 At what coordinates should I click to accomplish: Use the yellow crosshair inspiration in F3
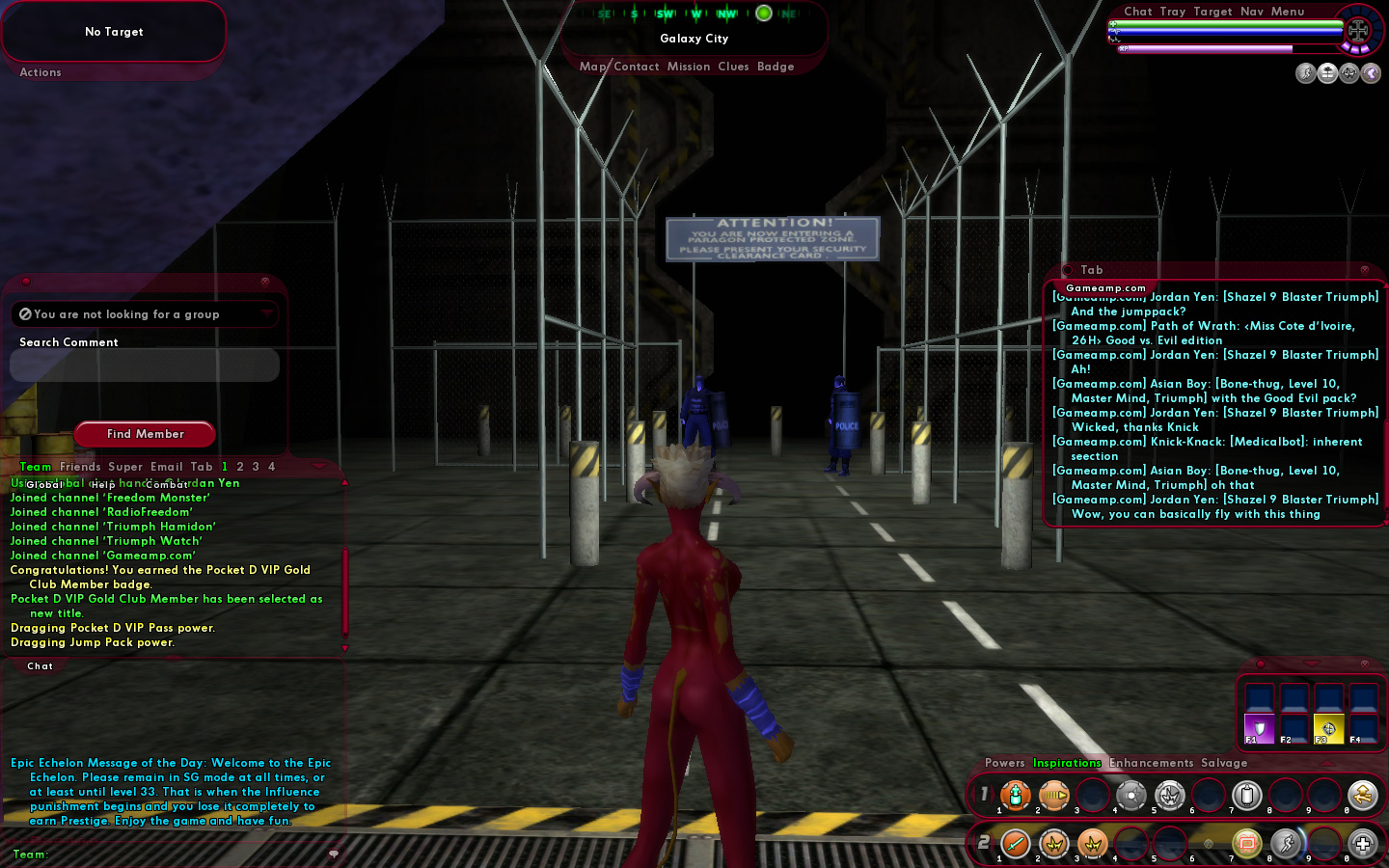1328,728
